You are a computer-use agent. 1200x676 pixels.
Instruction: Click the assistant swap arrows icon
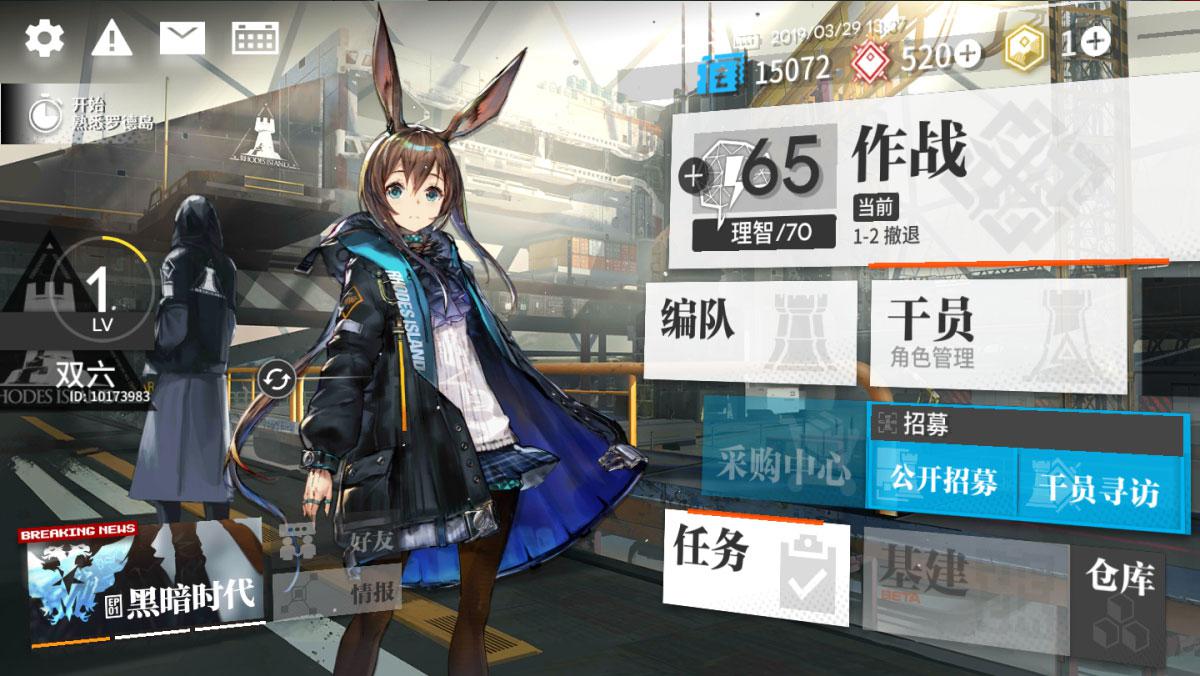(x=274, y=380)
